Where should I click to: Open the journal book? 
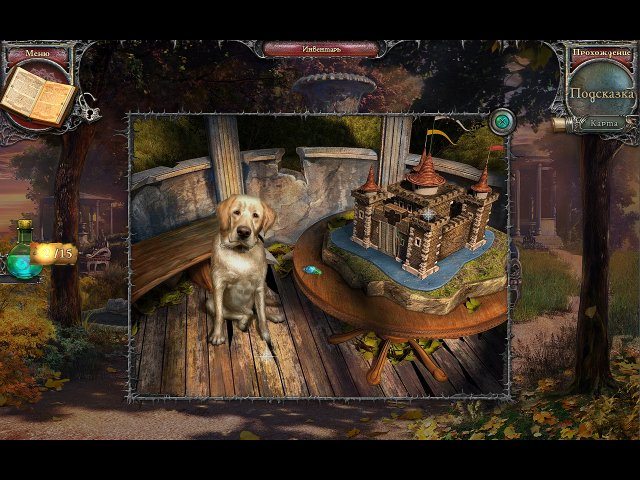tap(37, 95)
